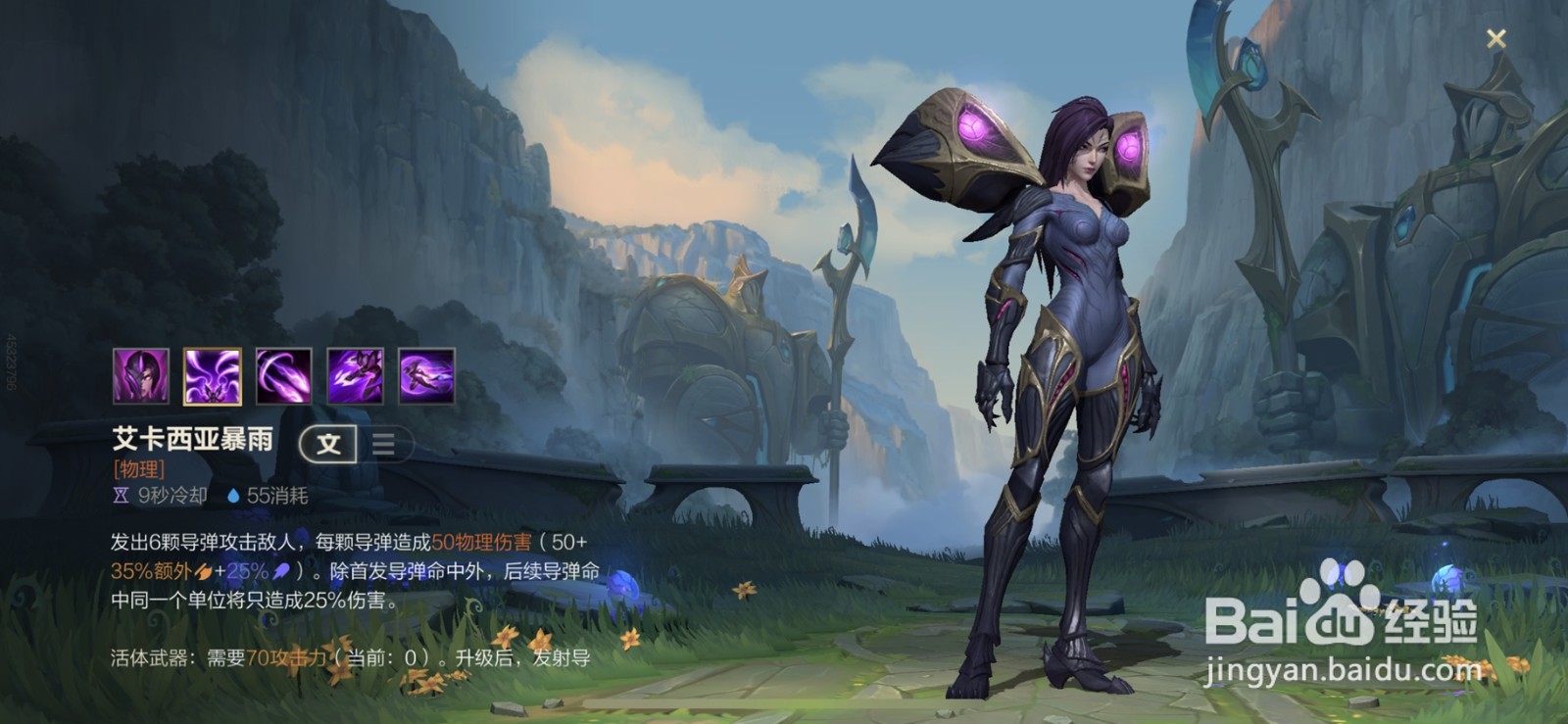Close the champion ability detail screen
The height and width of the screenshot is (724, 1568).
pos(1495,38)
